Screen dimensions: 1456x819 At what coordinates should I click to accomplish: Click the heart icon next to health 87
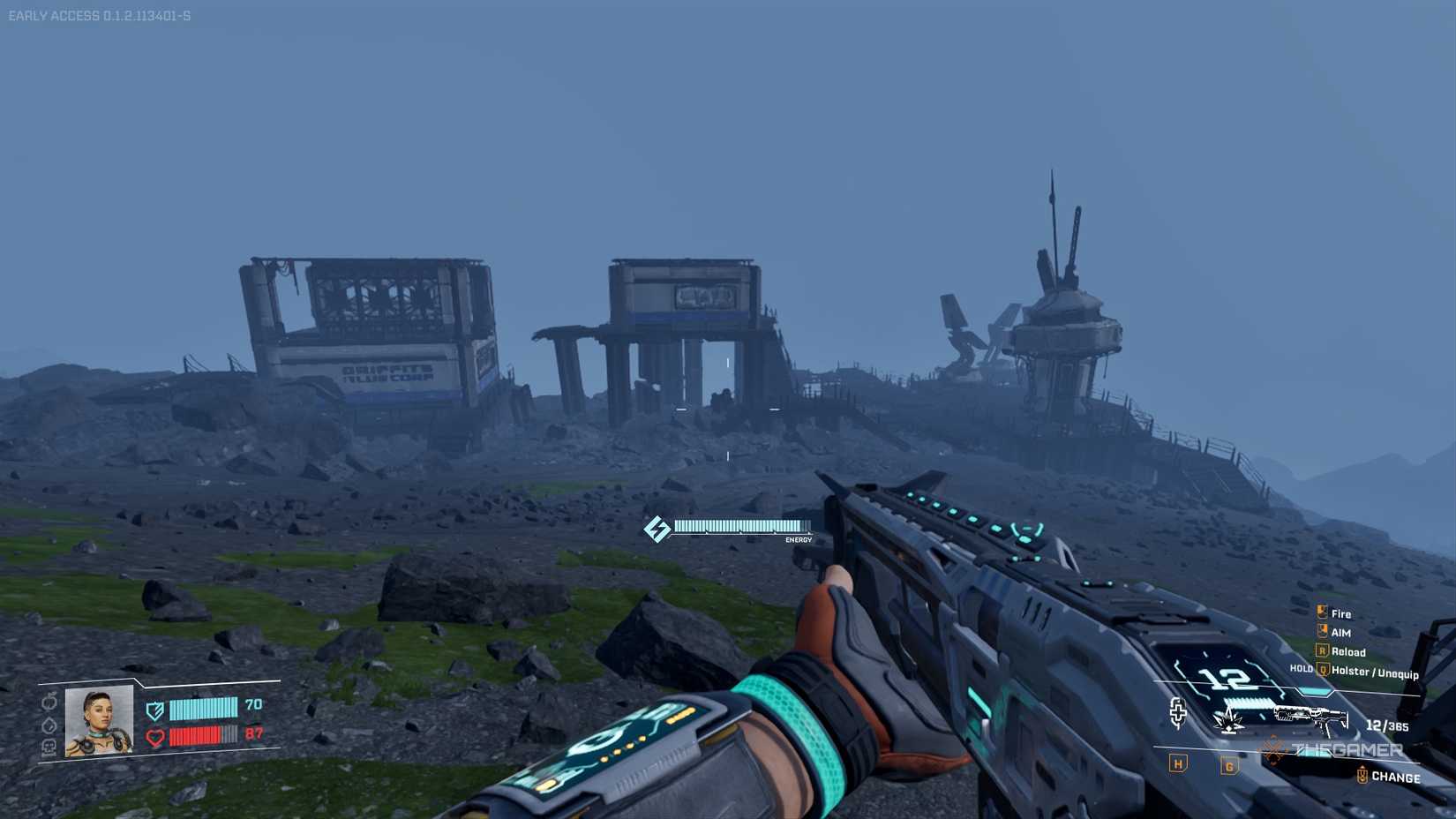click(x=154, y=738)
